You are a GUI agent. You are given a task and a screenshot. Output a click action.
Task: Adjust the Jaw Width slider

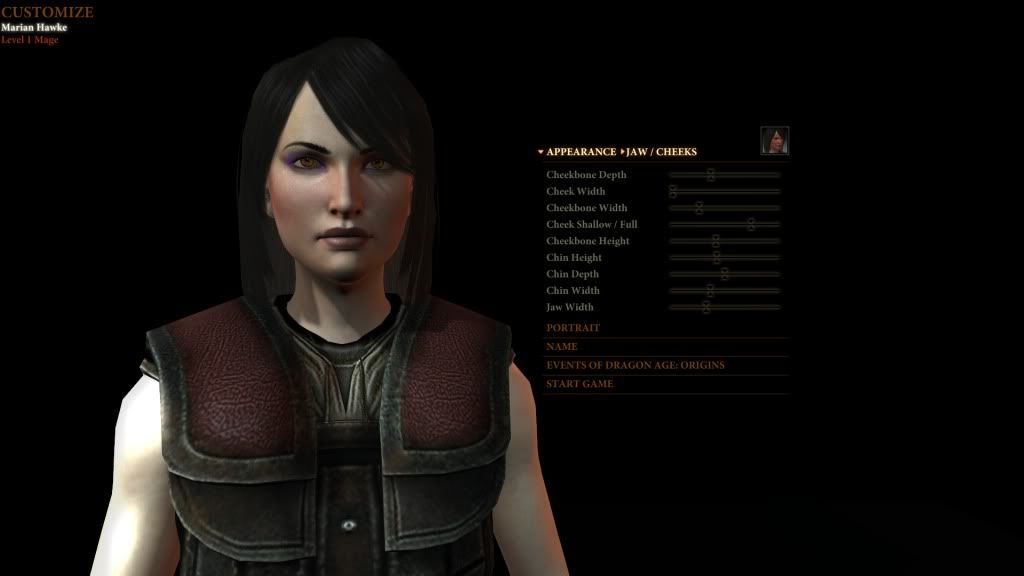click(705, 307)
